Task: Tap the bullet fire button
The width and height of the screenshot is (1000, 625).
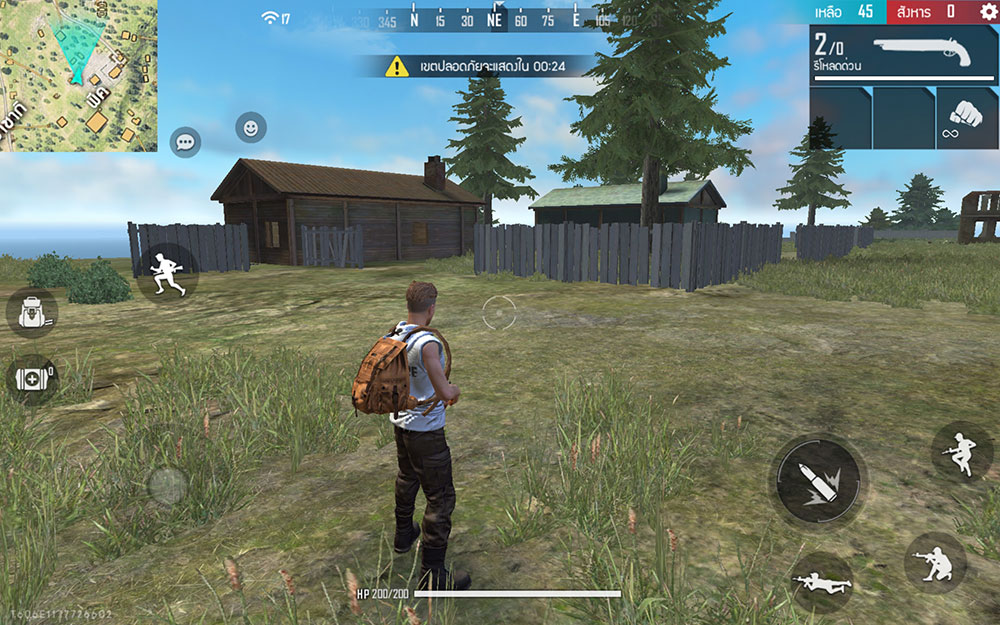Action: (817, 481)
